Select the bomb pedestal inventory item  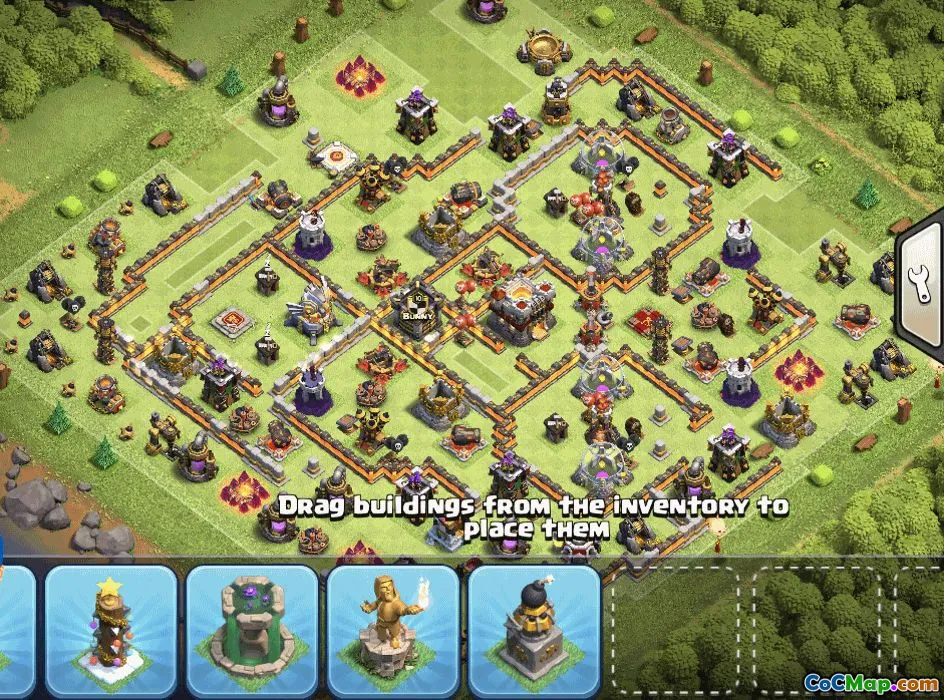pyautogui.click(x=534, y=630)
